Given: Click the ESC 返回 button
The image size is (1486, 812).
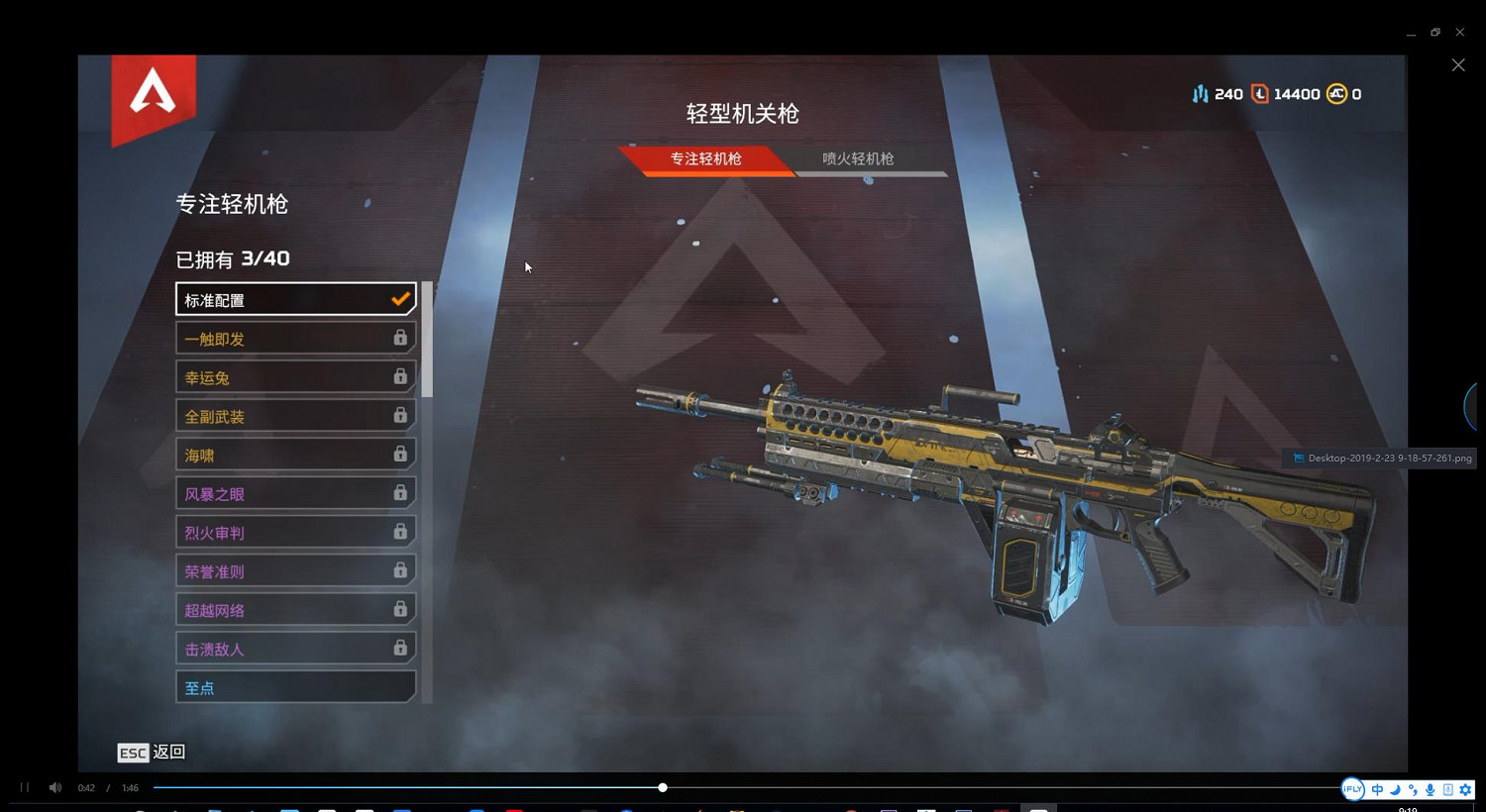Looking at the screenshot, I should coord(151,753).
